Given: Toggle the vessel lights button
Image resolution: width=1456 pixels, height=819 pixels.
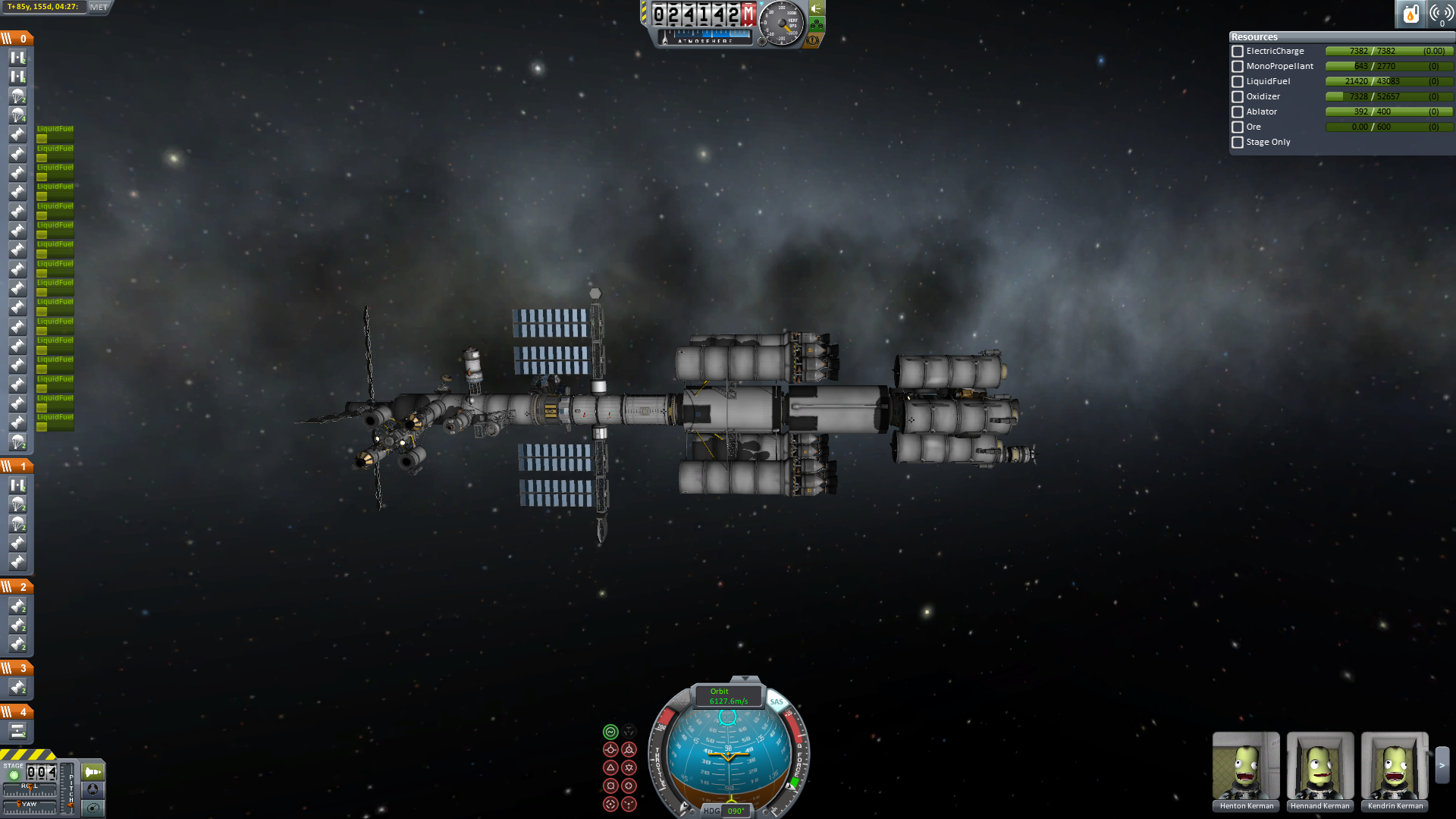Looking at the screenshot, I should [x=817, y=8].
